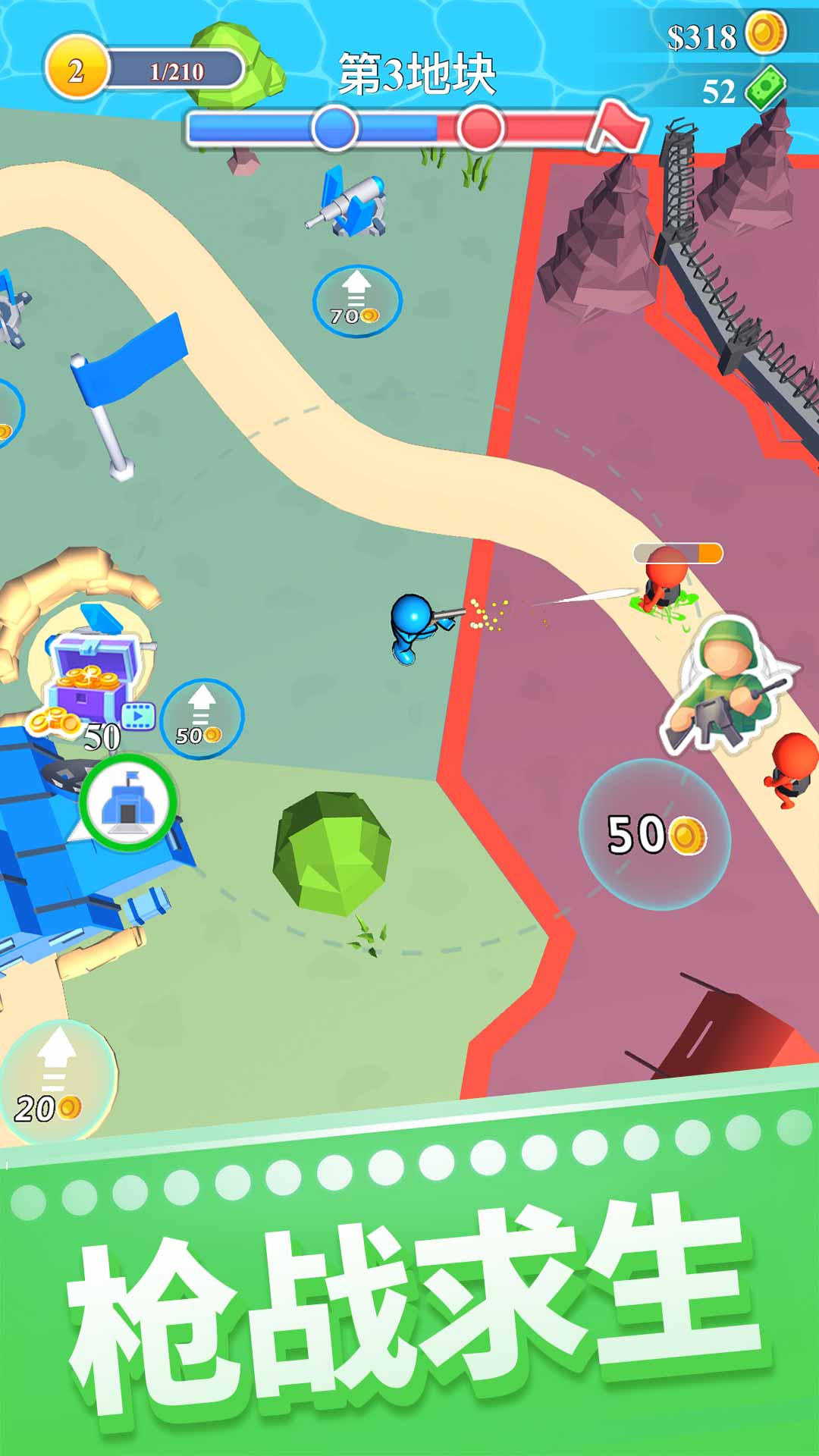Viewport: 819px width, 1456px height.
Task: Tap the 50-coin upgrade arrow circle
Action: click(202, 719)
